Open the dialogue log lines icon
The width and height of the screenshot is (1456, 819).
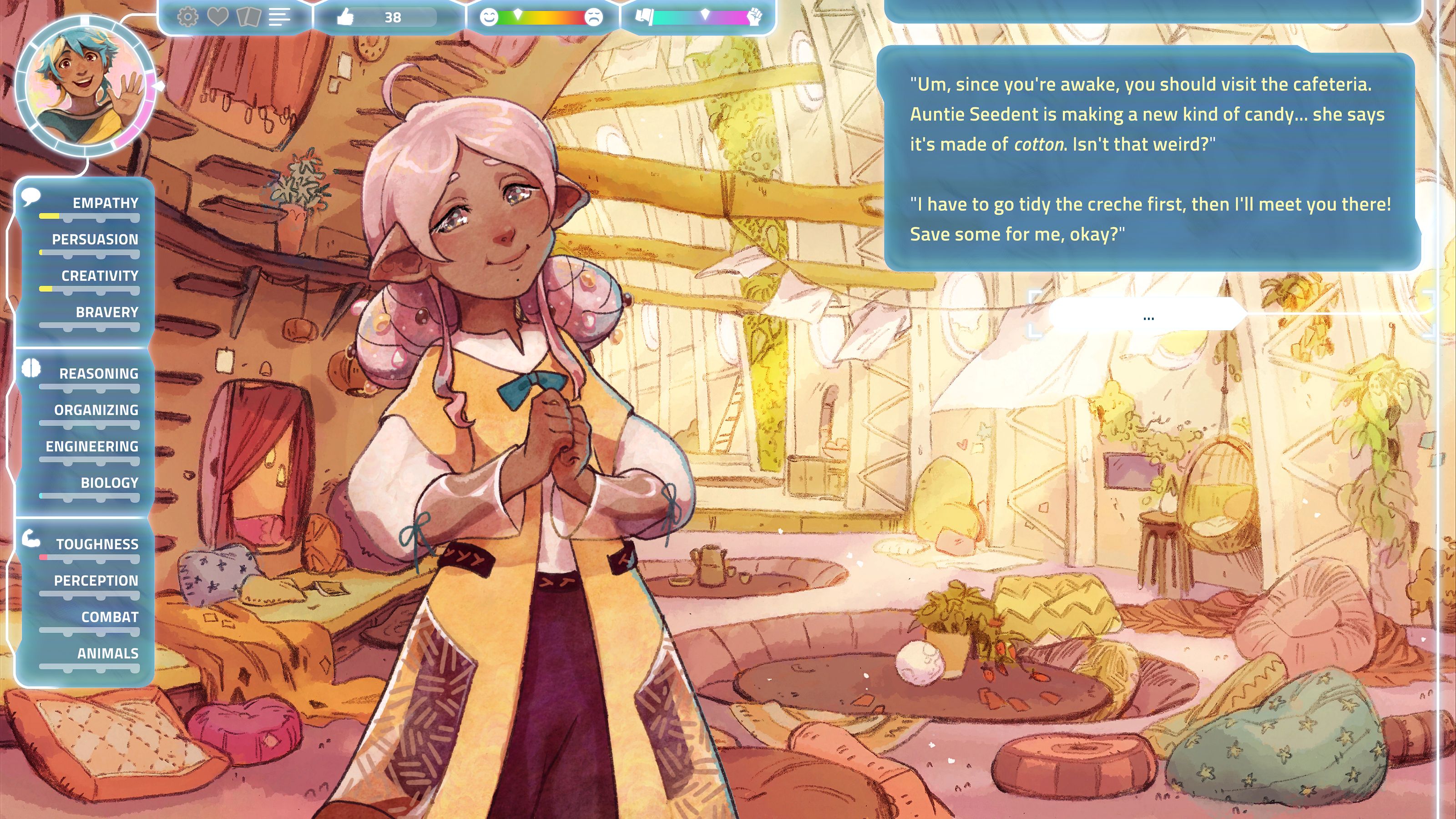(x=279, y=17)
